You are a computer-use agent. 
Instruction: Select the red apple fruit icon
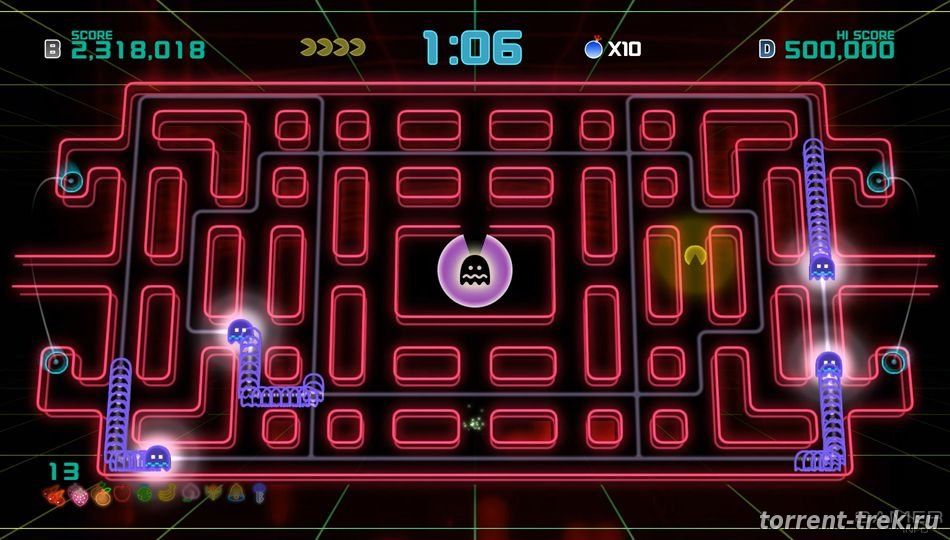tap(122, 493)
